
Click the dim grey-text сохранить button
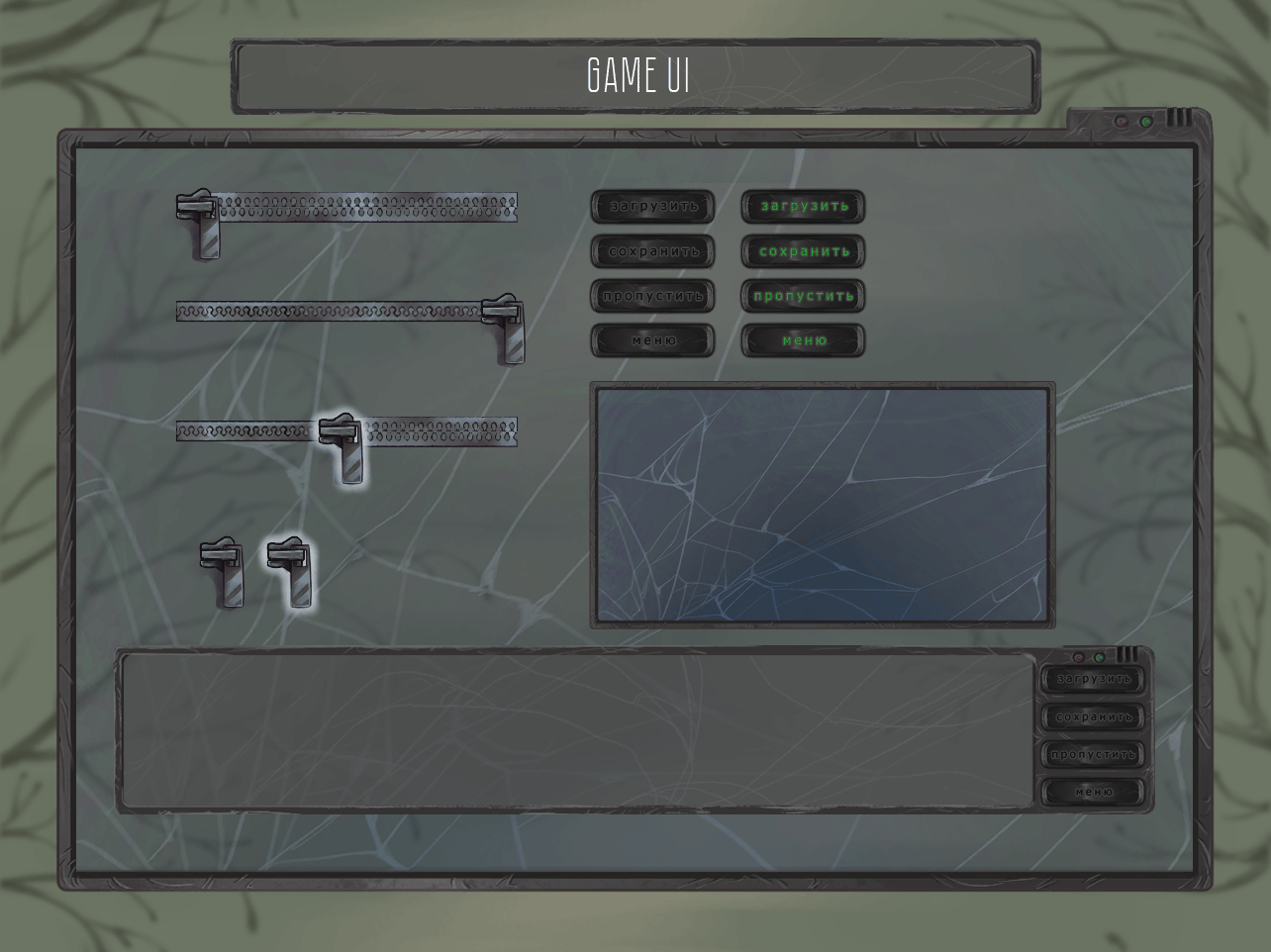[652, 251]
